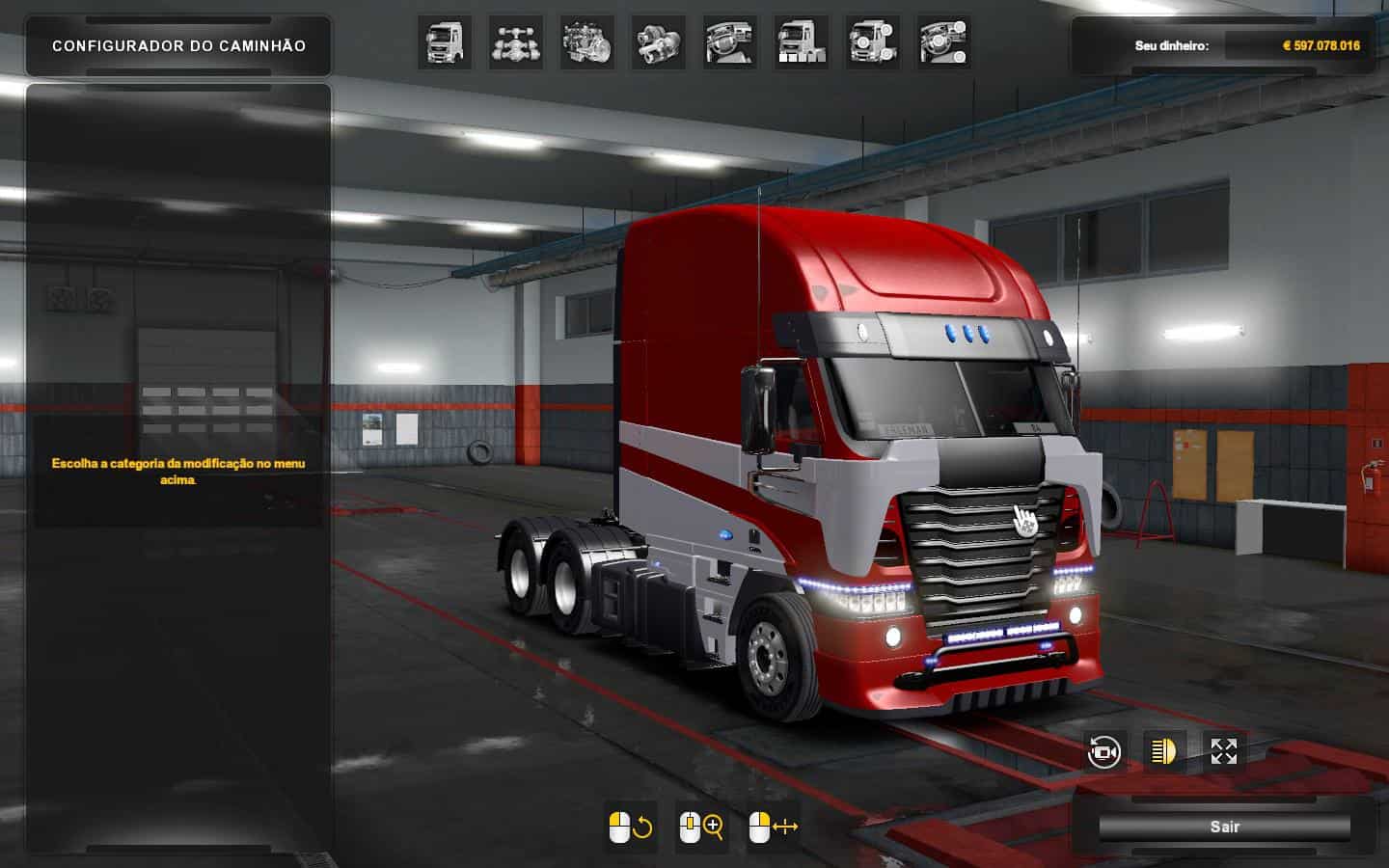Open the truck paint job category
The width and height of the screenshot is (1389, 868).
(802, 41)
